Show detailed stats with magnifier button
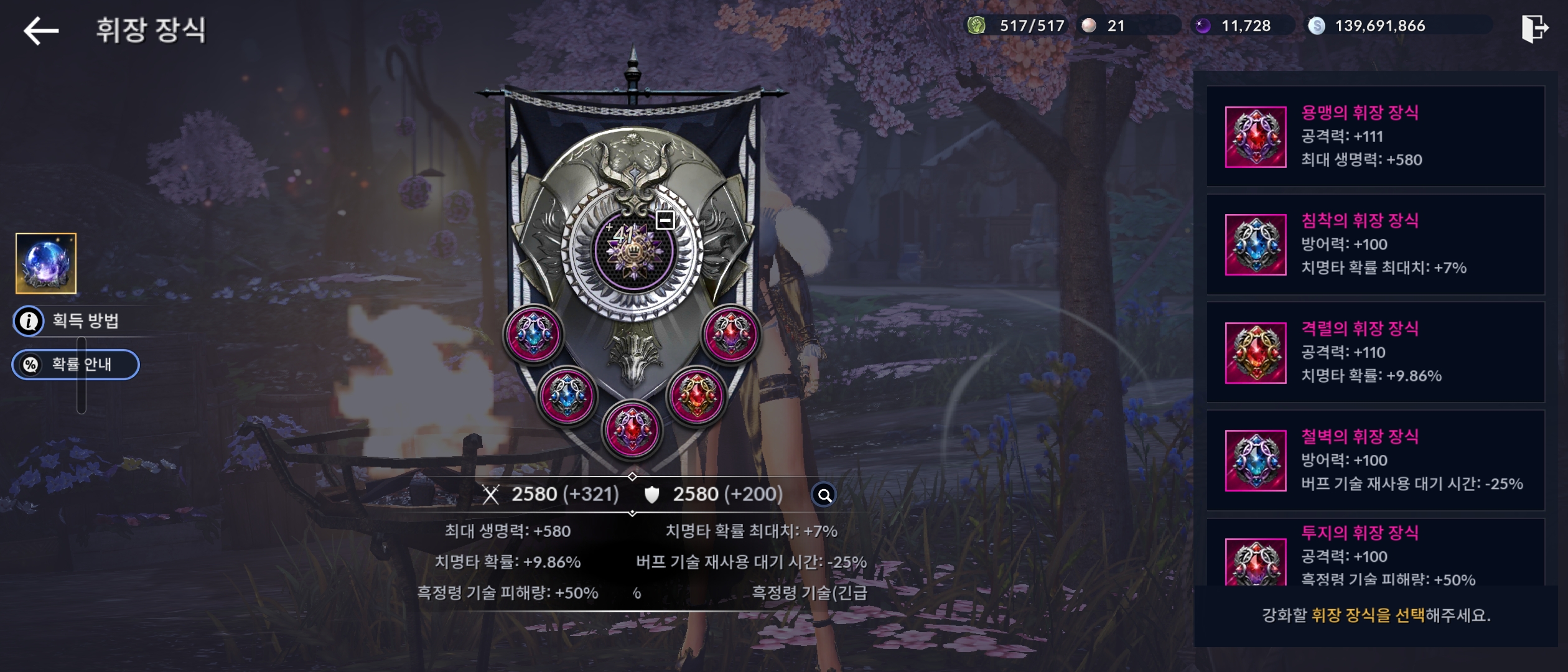This screenshot has width=1568, height=672. [x=824, y=495]
